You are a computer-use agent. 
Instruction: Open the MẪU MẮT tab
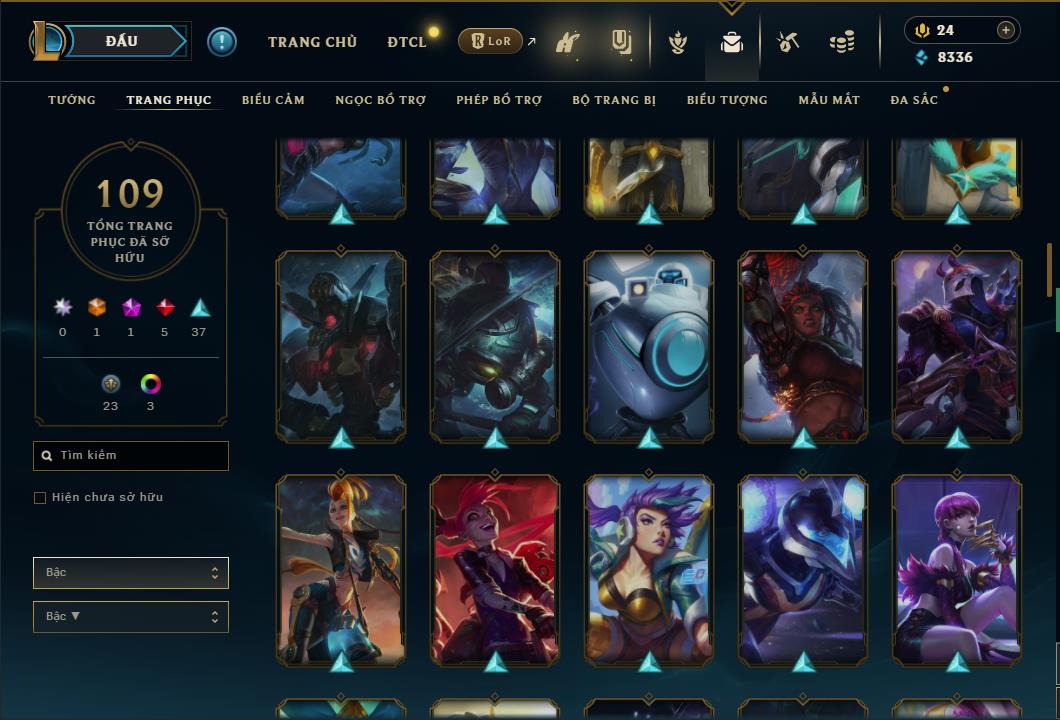coord(829,100)
